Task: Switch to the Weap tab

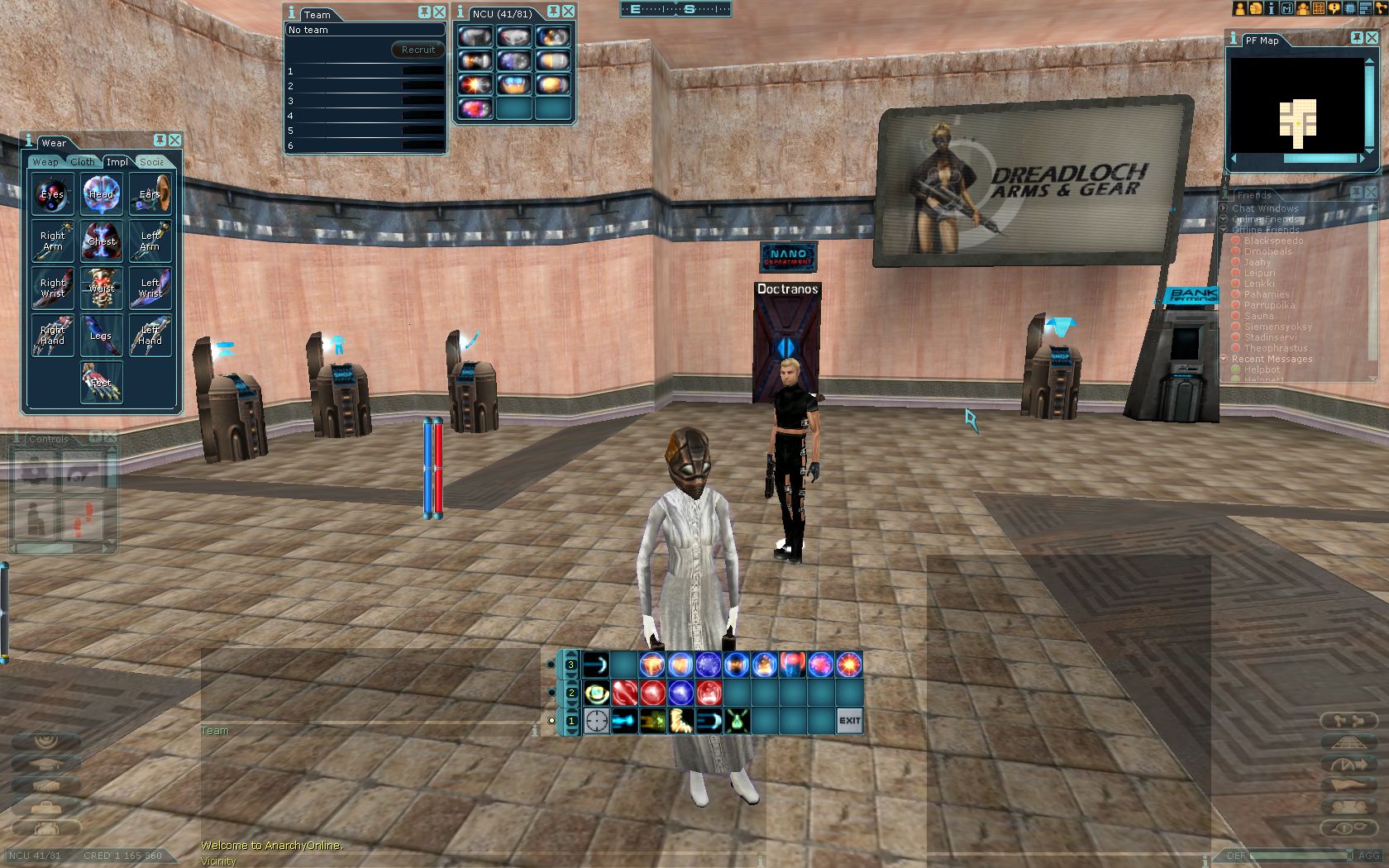Action: pyautogui.click(x=45, y=162)
